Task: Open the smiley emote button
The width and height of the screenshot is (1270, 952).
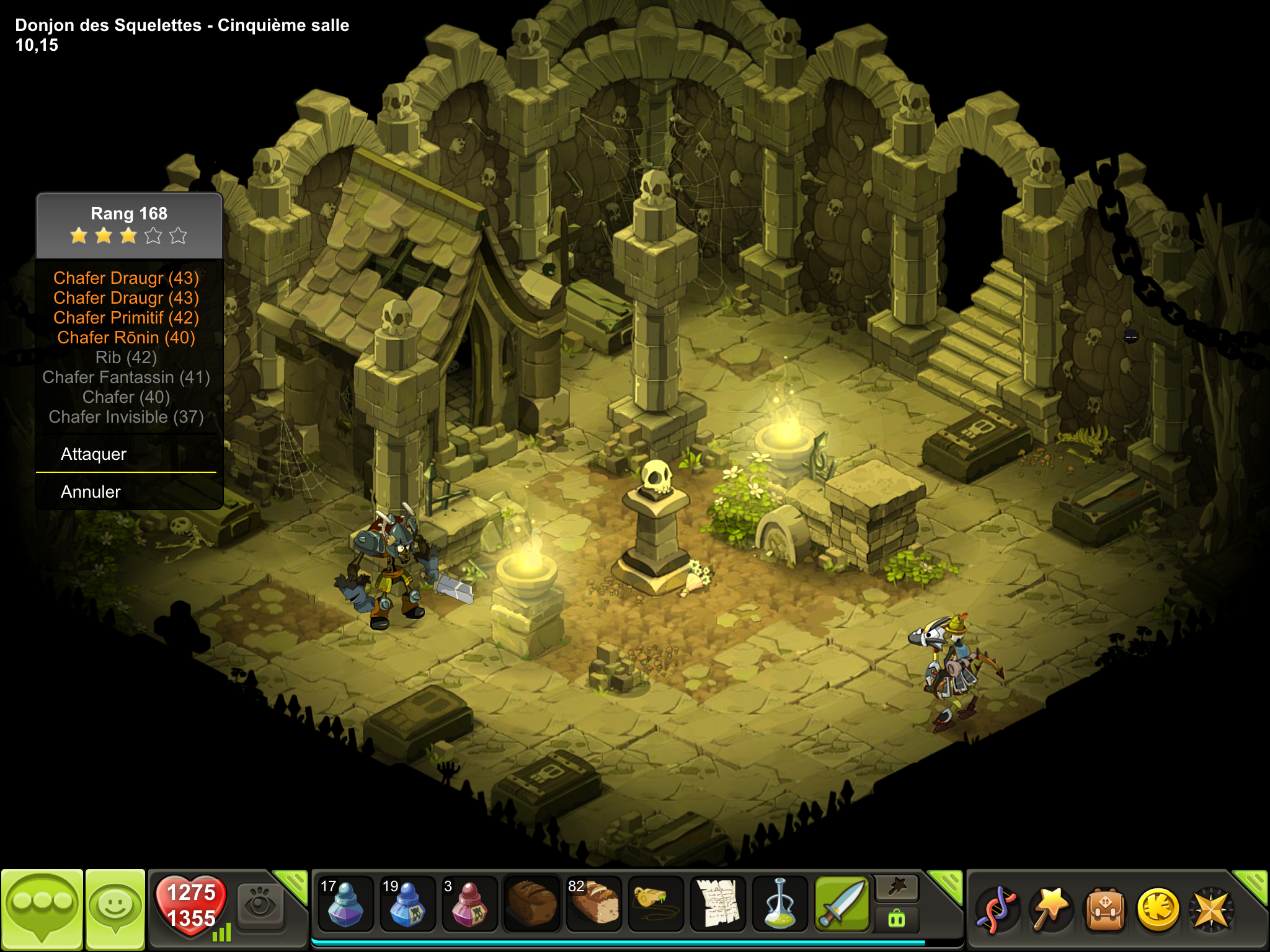Action: pyautogui.click(x=115, y=909)
